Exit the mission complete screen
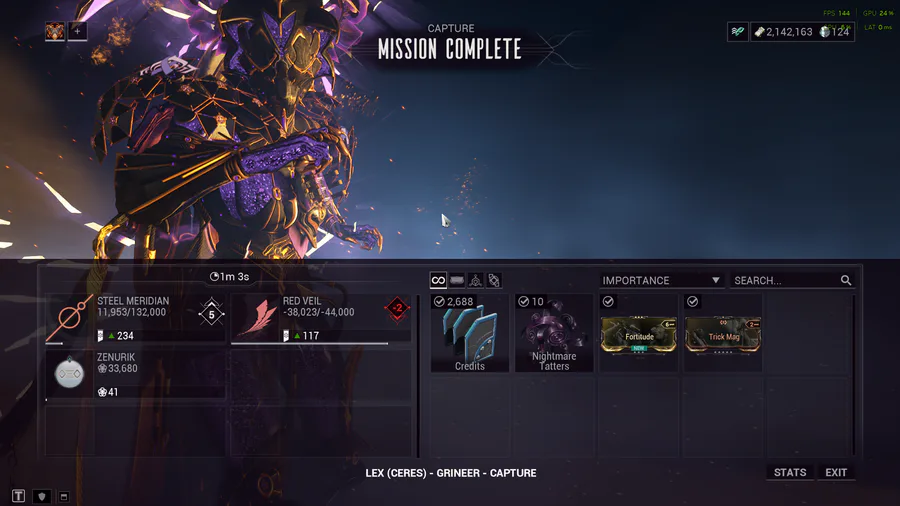This screenshot has height=506, width=900. [x=836, y=472]
